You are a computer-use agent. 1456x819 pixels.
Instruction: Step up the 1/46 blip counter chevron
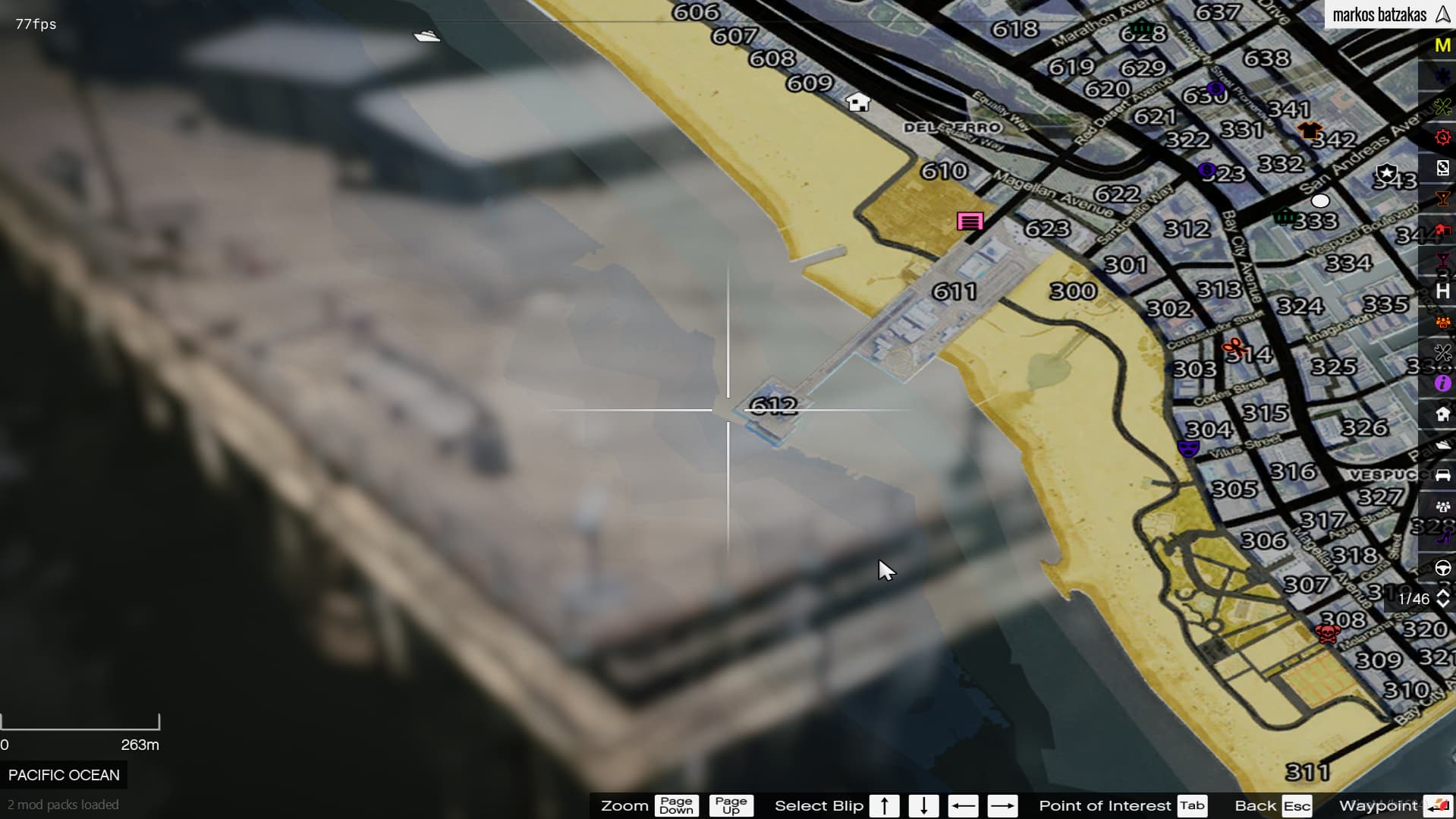tap(1442, 593)
